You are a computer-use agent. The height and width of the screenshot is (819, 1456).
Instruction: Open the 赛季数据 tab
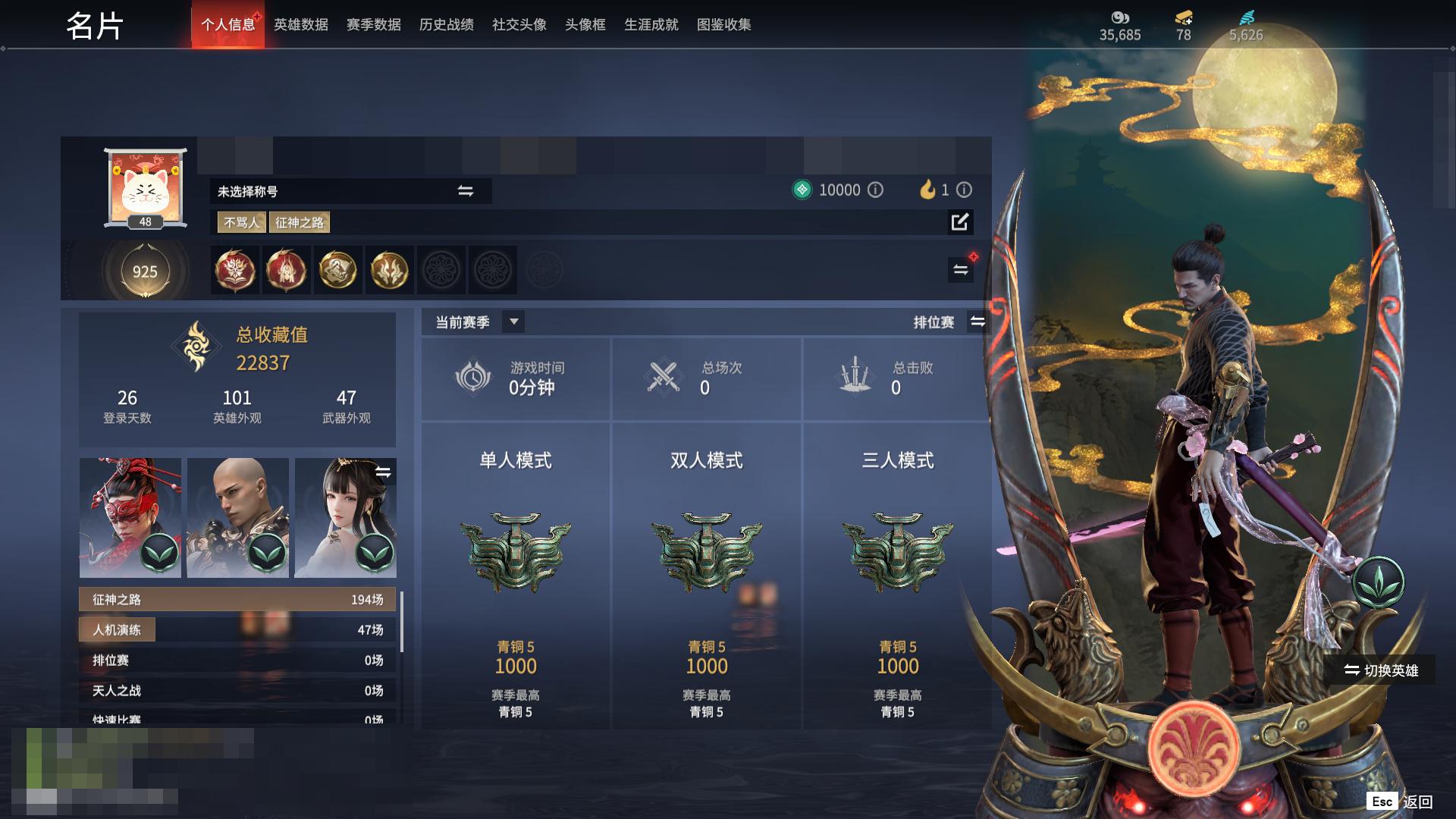pyautogui.click(x=373, y=25)
